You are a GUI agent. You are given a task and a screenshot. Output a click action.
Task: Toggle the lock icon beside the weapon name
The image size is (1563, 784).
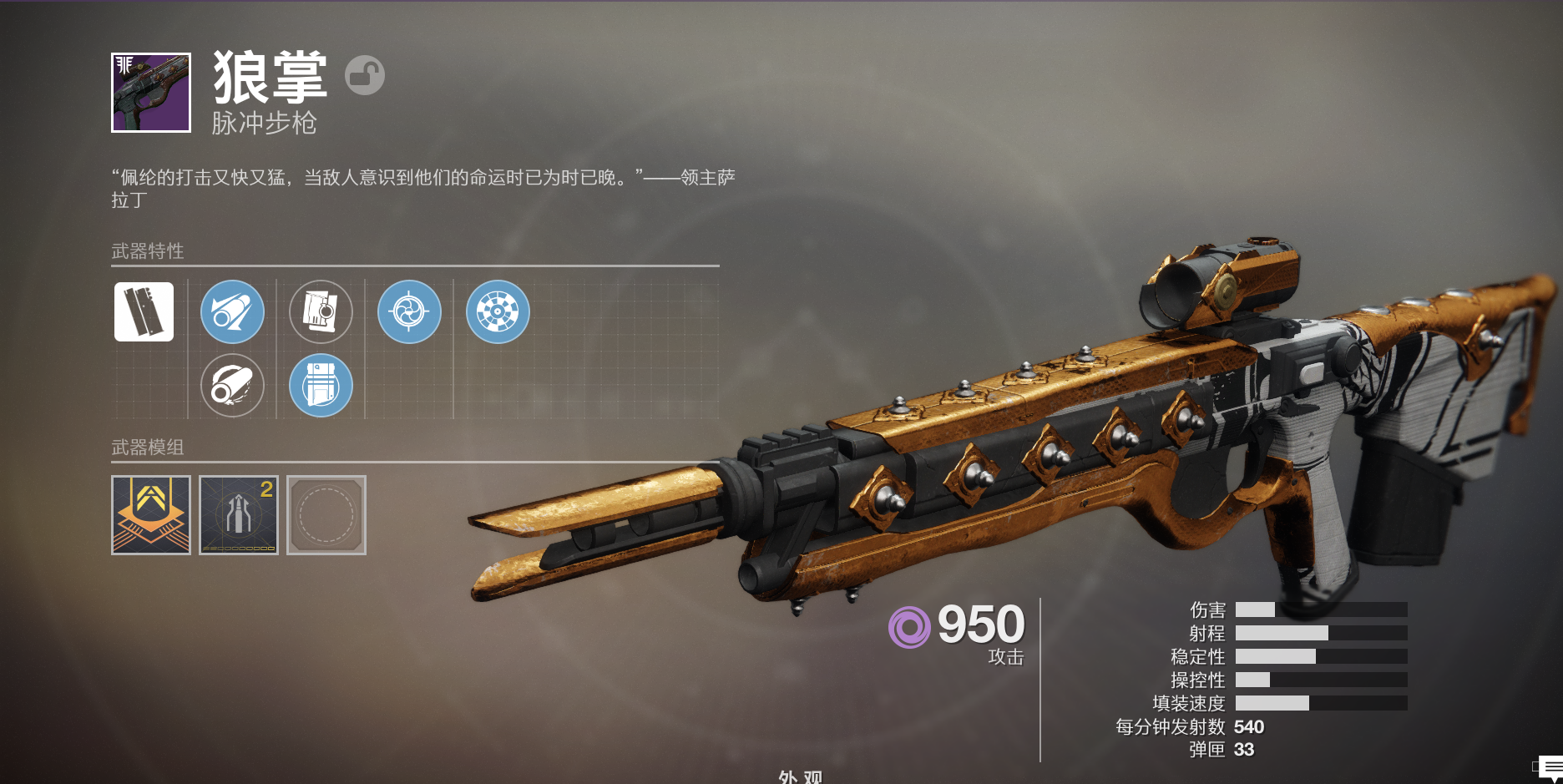pyautogui.click(x=365, y=75)
